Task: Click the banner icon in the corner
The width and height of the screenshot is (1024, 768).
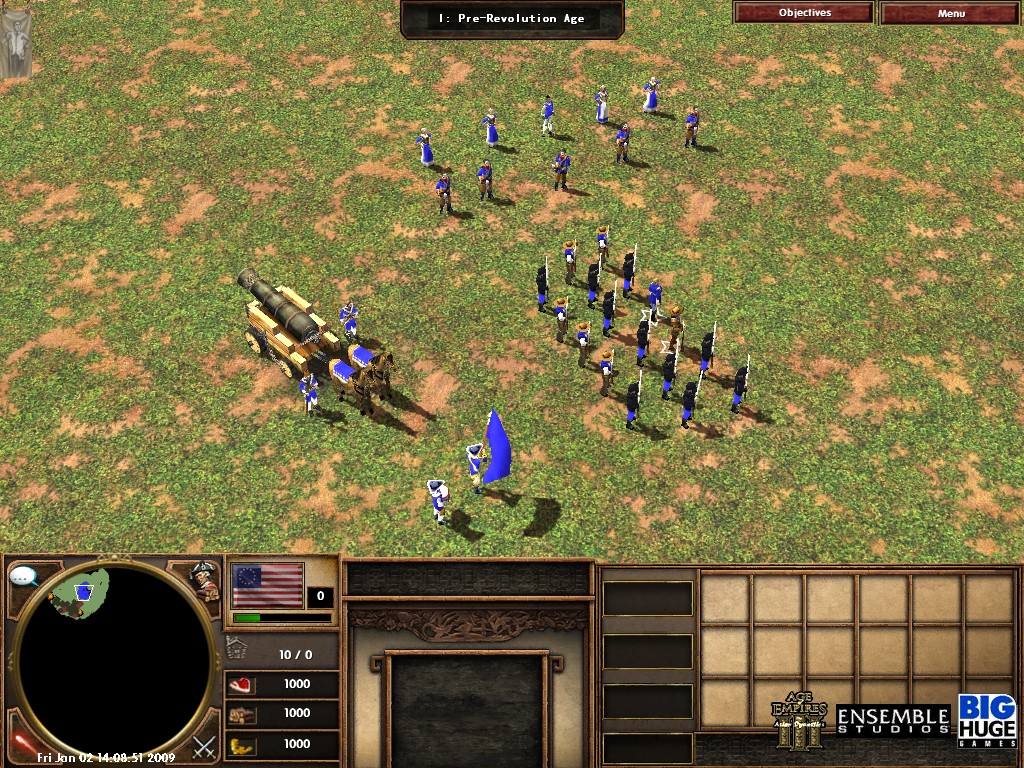Action: pyautogui.click(x=16, y=40)
